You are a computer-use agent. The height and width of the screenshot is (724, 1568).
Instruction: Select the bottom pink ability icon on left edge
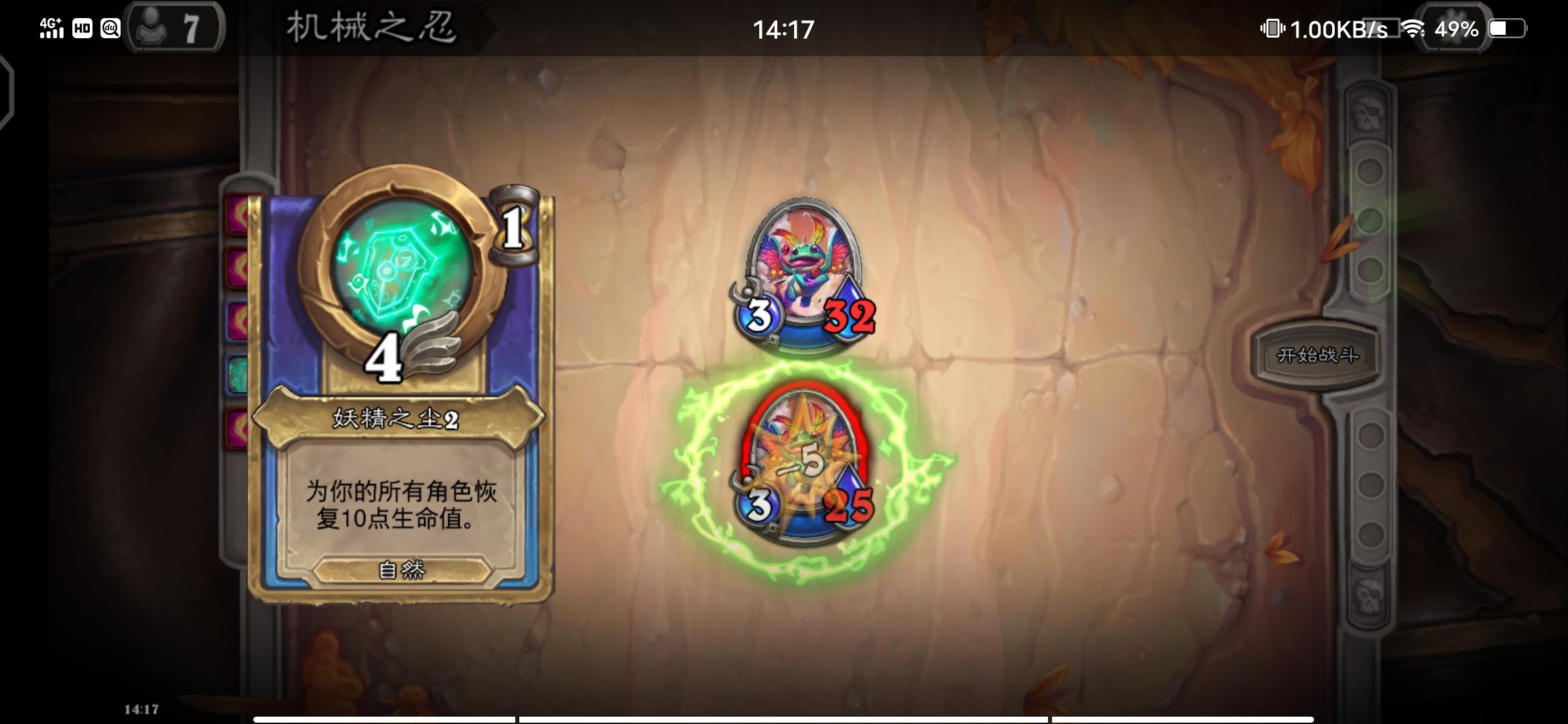pyautogui.click(x=237, y=427)
